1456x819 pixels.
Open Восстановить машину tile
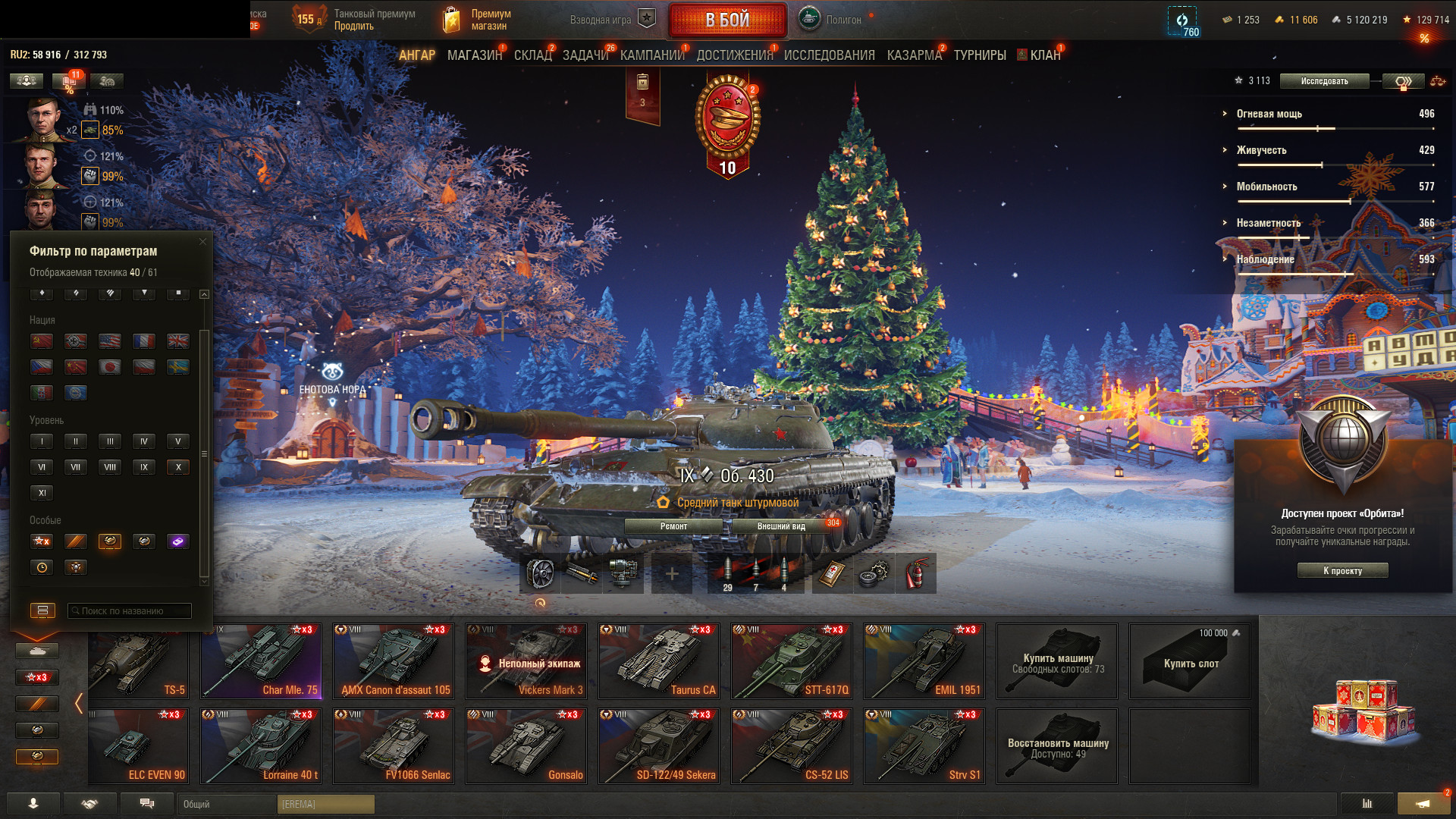point(1057,745)
